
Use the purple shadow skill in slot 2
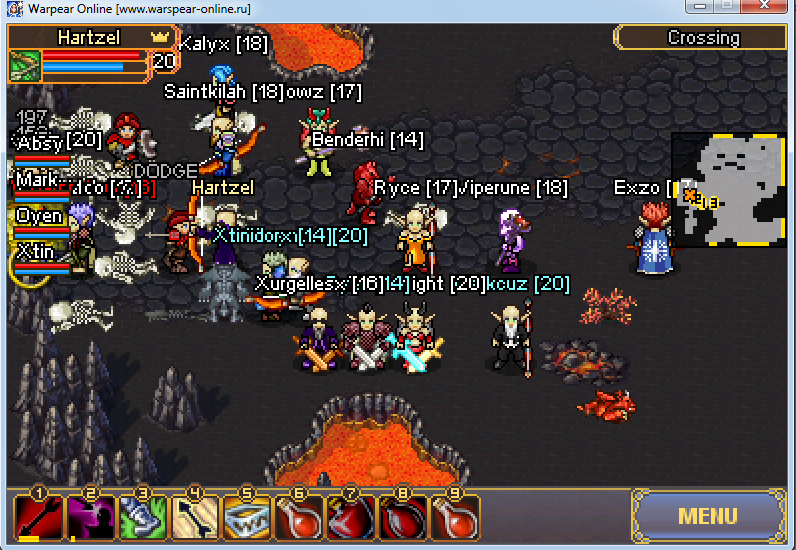coord(90,518)
